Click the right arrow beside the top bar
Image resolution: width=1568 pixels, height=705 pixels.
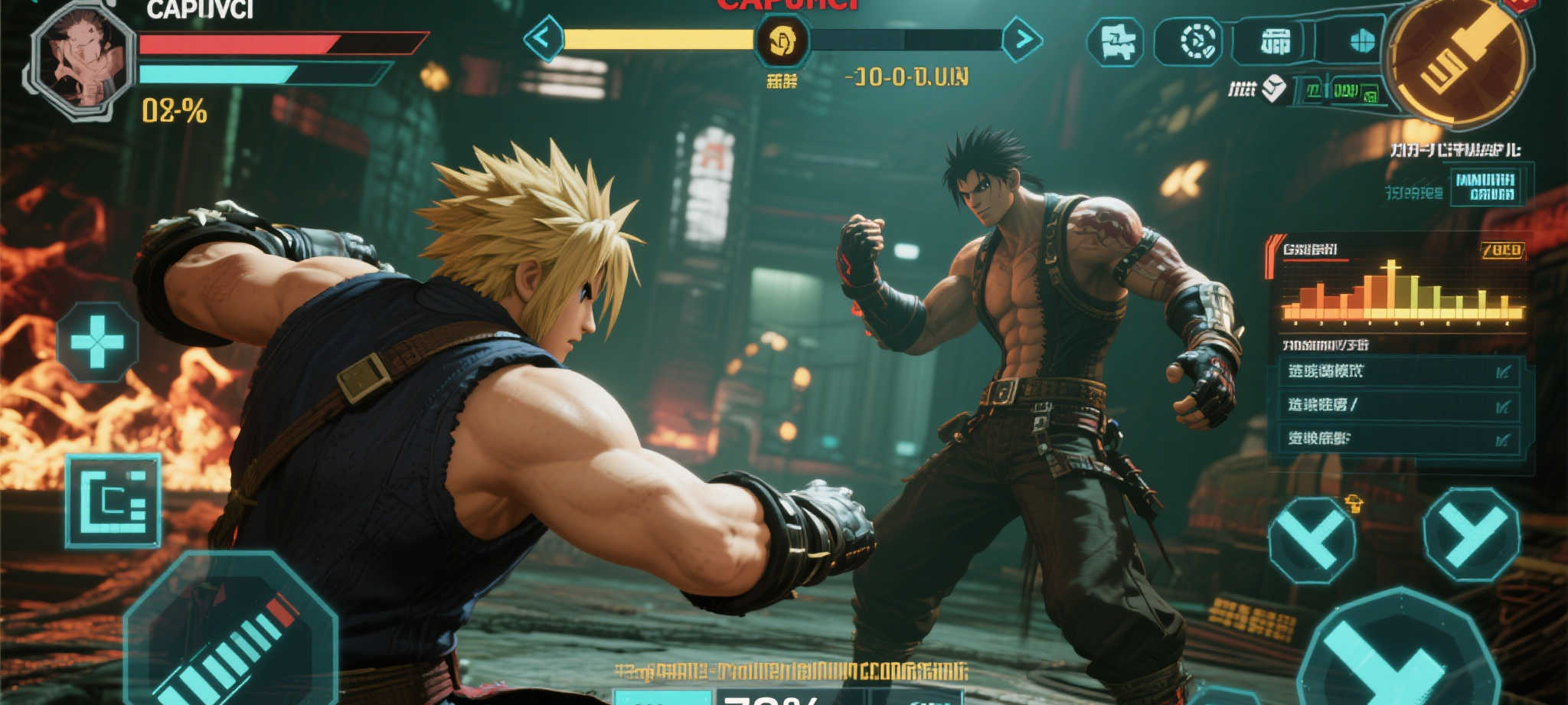click(x=1022, y=39)
